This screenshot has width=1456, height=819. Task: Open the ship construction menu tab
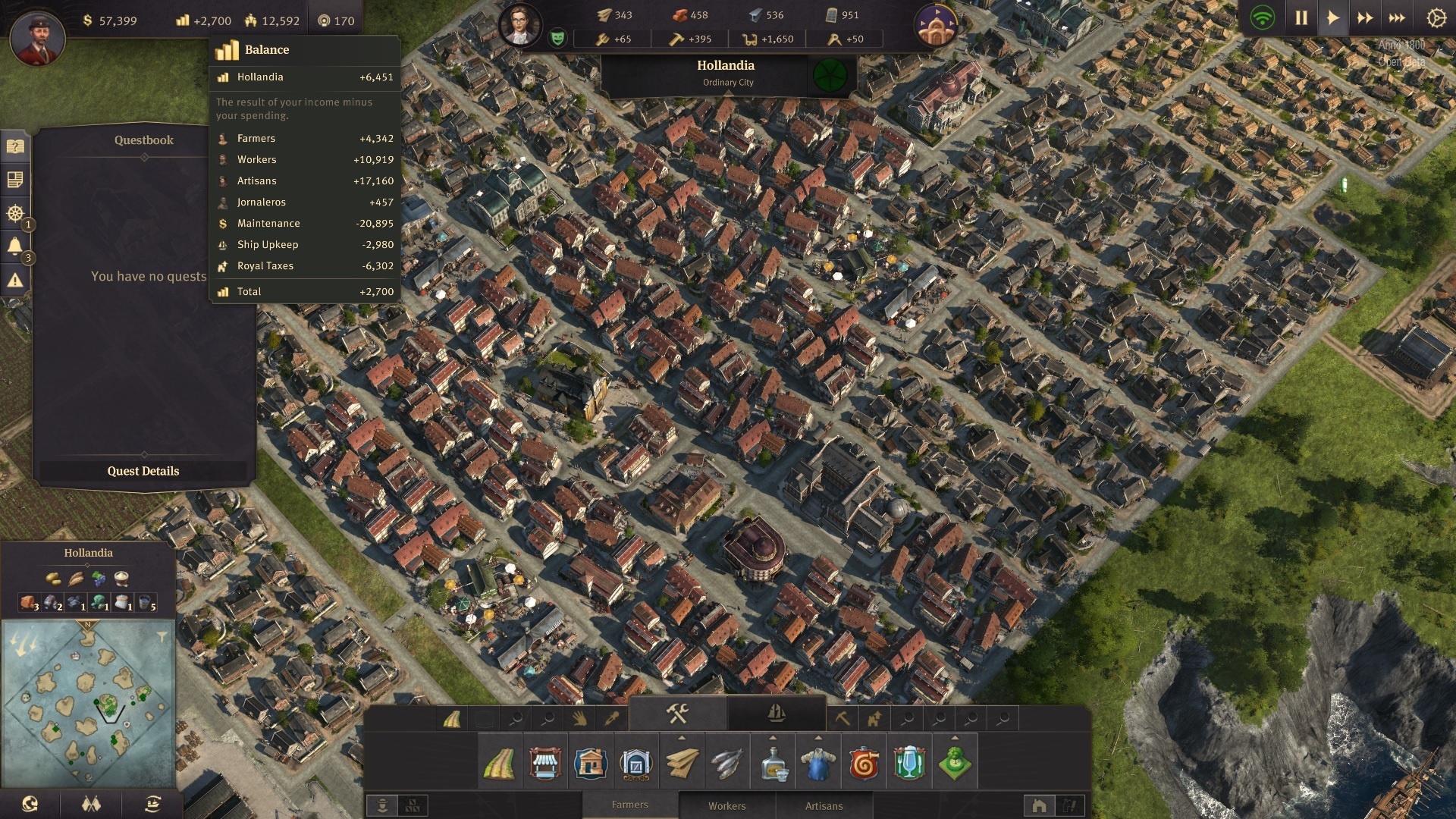776,714
